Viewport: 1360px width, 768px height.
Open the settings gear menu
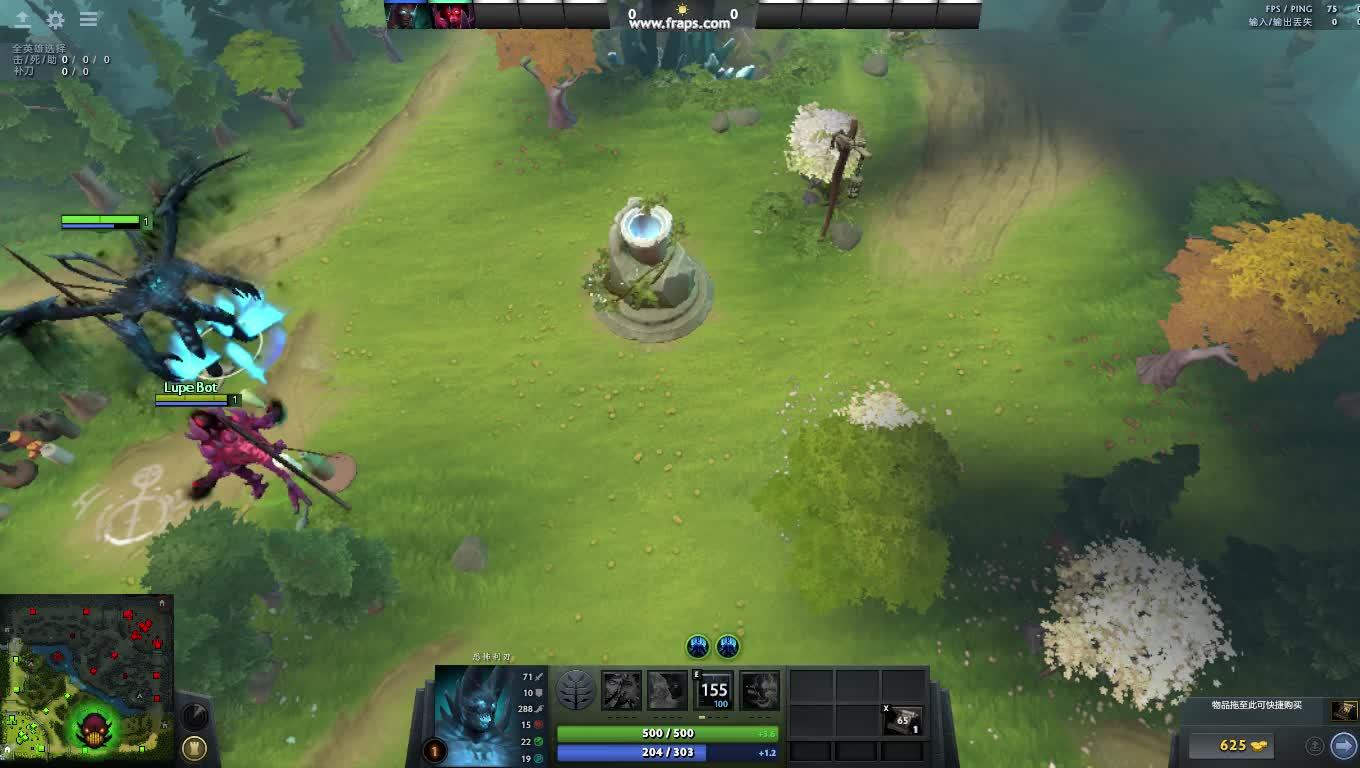(56, 19)
